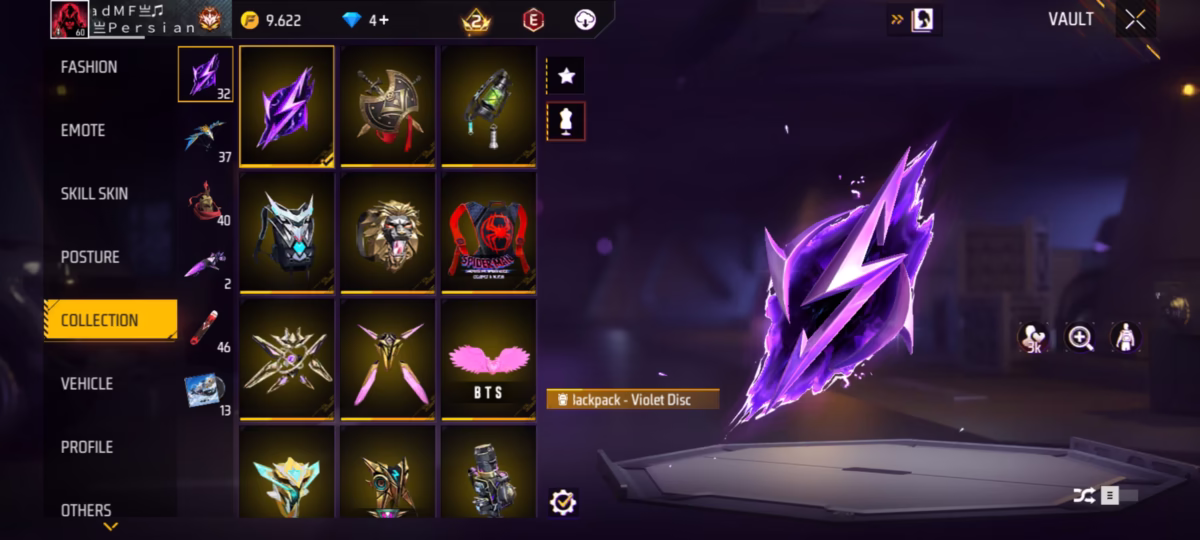Switch to the Emote category
Image resolution: width=1200 pixels, height=540 pixels.
click(83, 130)
